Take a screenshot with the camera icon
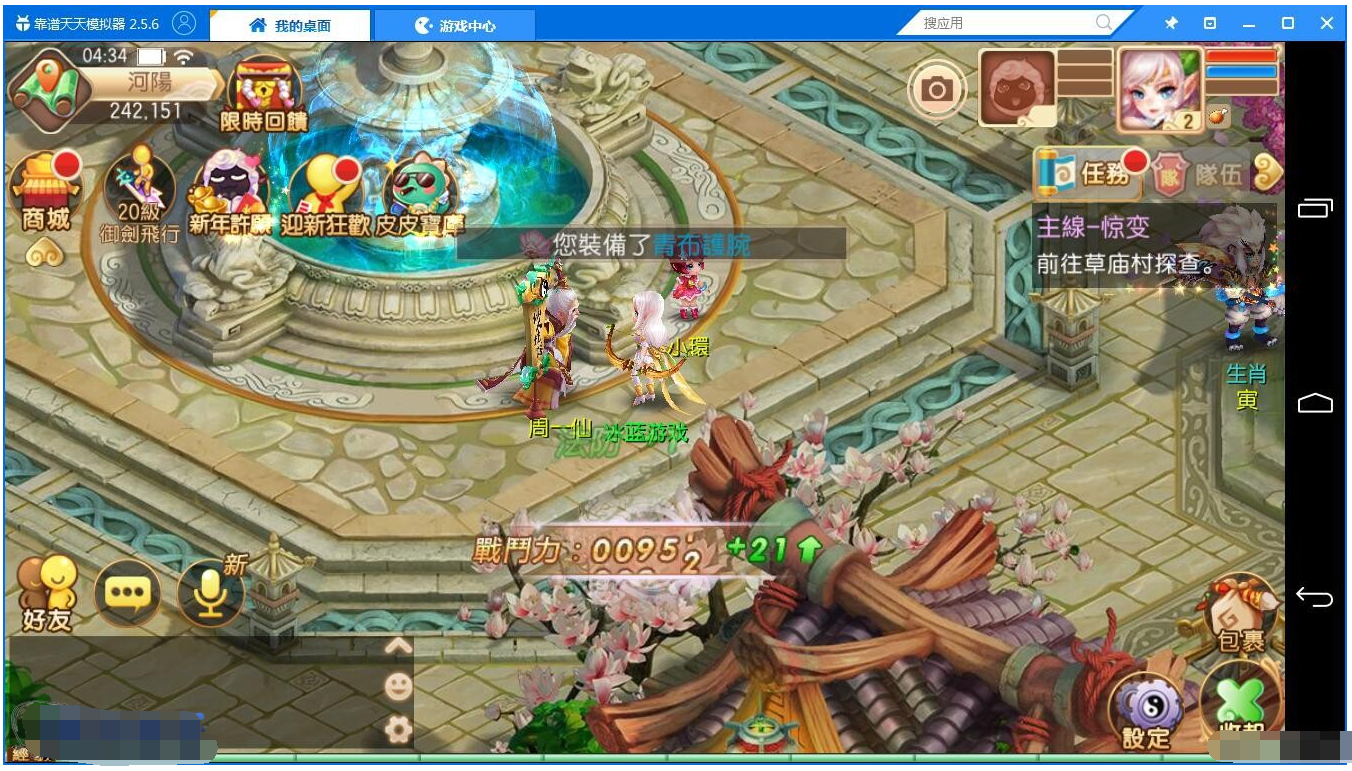This screenshot has height=771, width=1352. click(937, 89)
